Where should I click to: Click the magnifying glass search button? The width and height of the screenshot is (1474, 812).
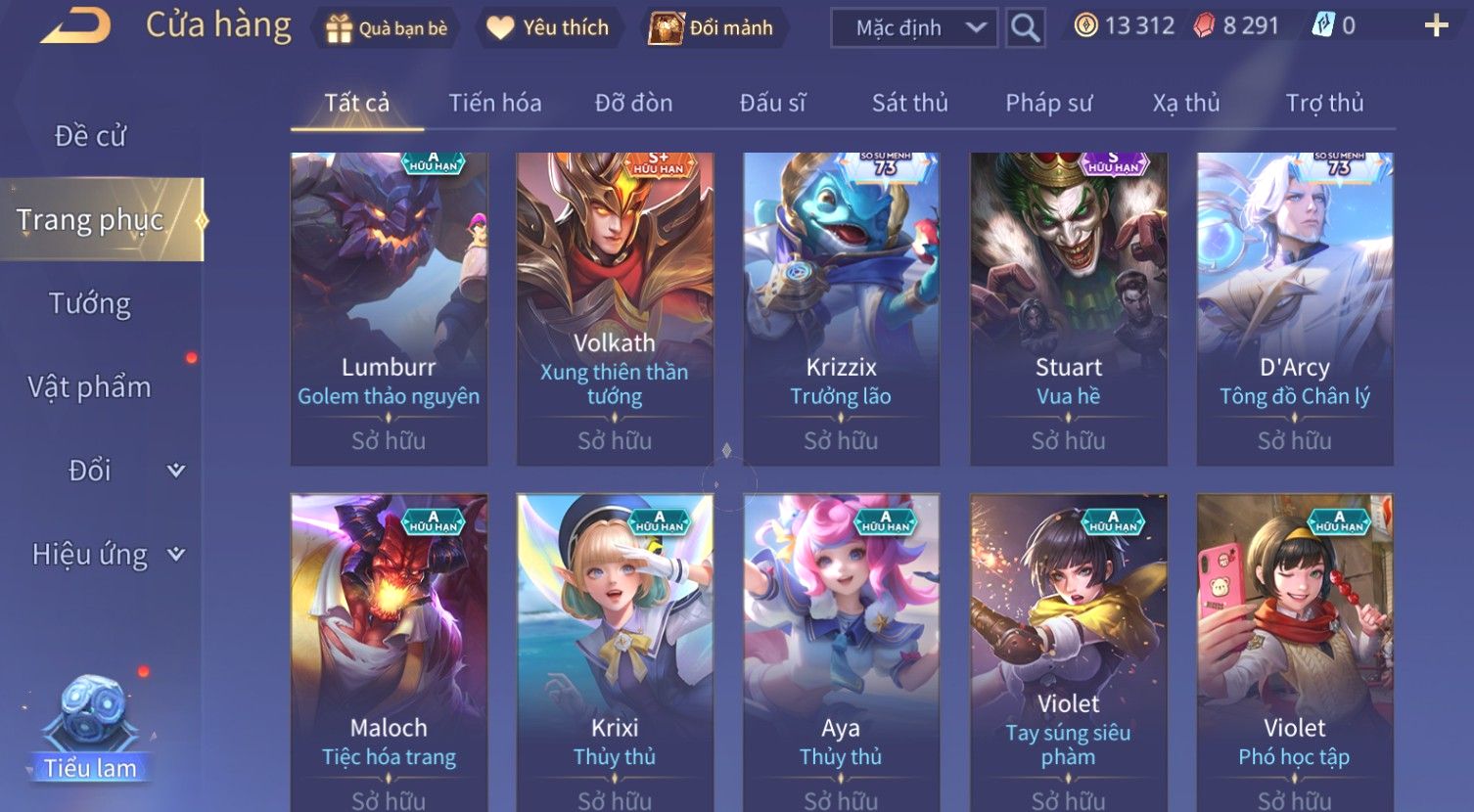tap(1025, 28)
